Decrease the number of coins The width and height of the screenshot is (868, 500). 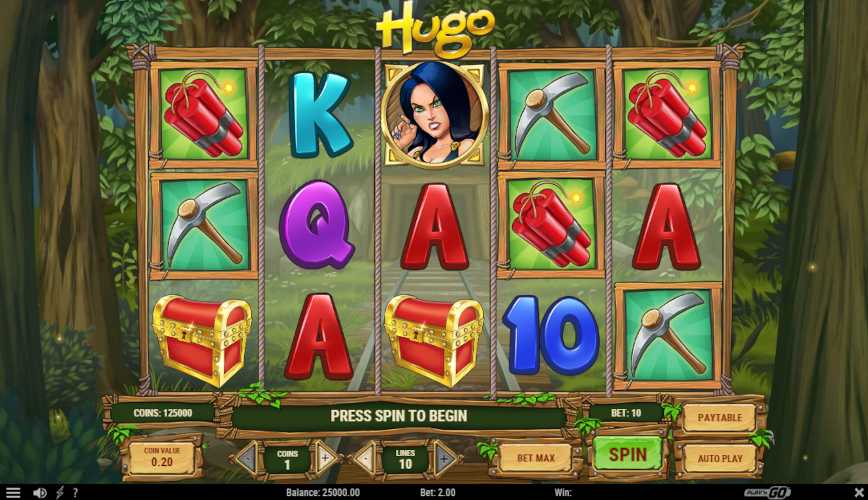pyautogui.click(x=246, y=459)
